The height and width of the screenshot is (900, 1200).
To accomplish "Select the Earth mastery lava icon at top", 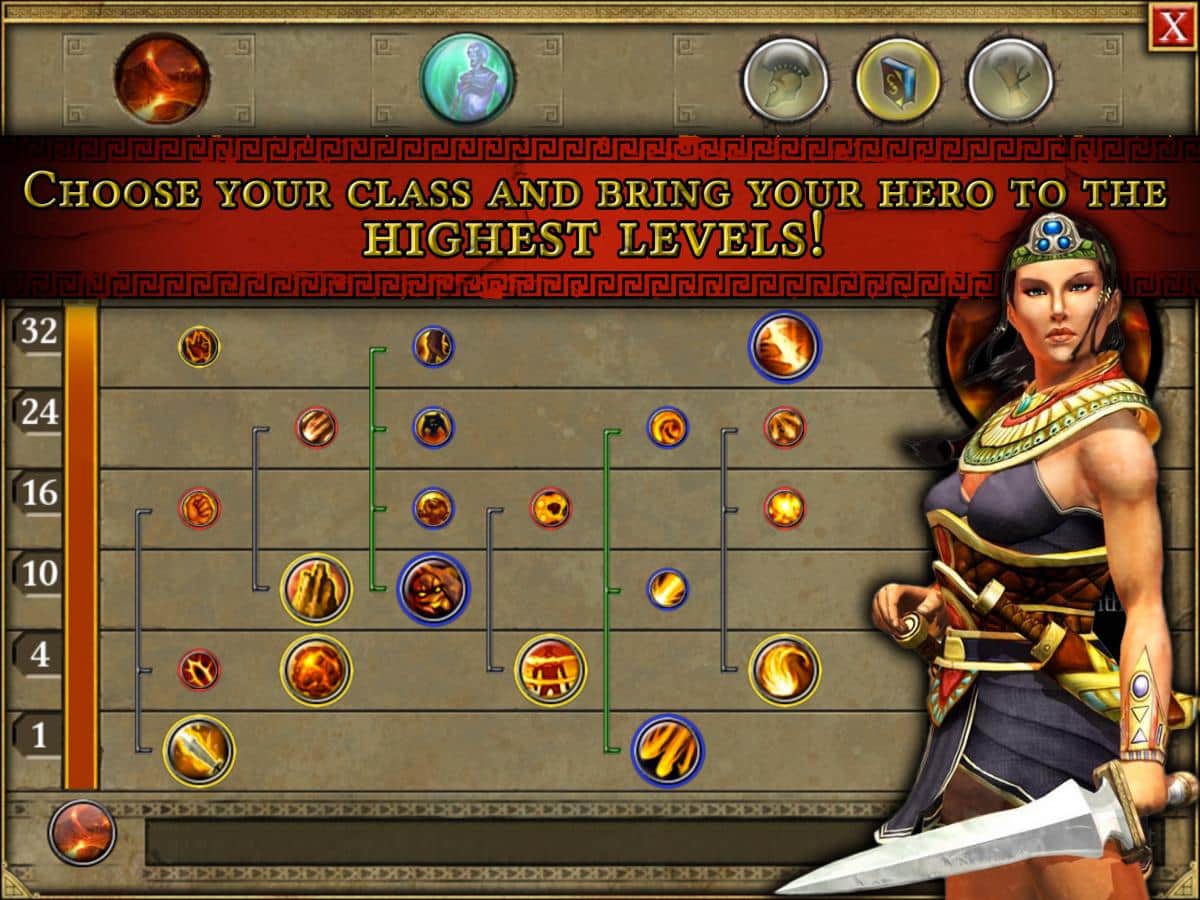I will click(x=162, y=79).
